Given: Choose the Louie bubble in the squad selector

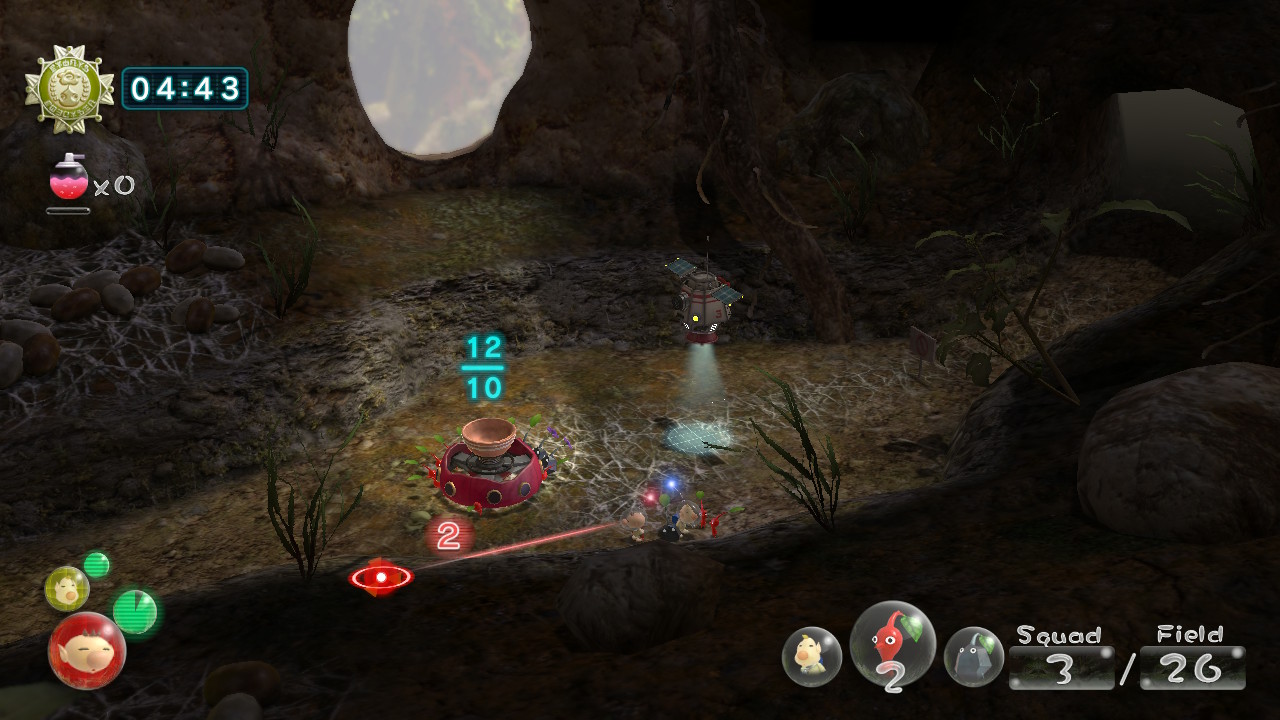Looking at the screenshot, I should [x=811, y=656].
